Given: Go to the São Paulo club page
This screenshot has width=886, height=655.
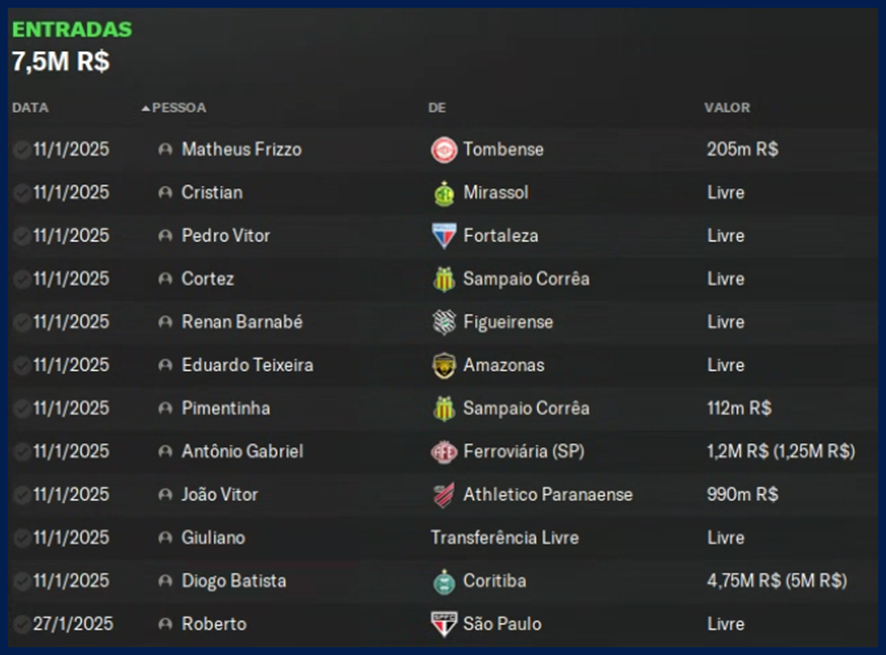Looking at the screenshot, I should 502,624.
